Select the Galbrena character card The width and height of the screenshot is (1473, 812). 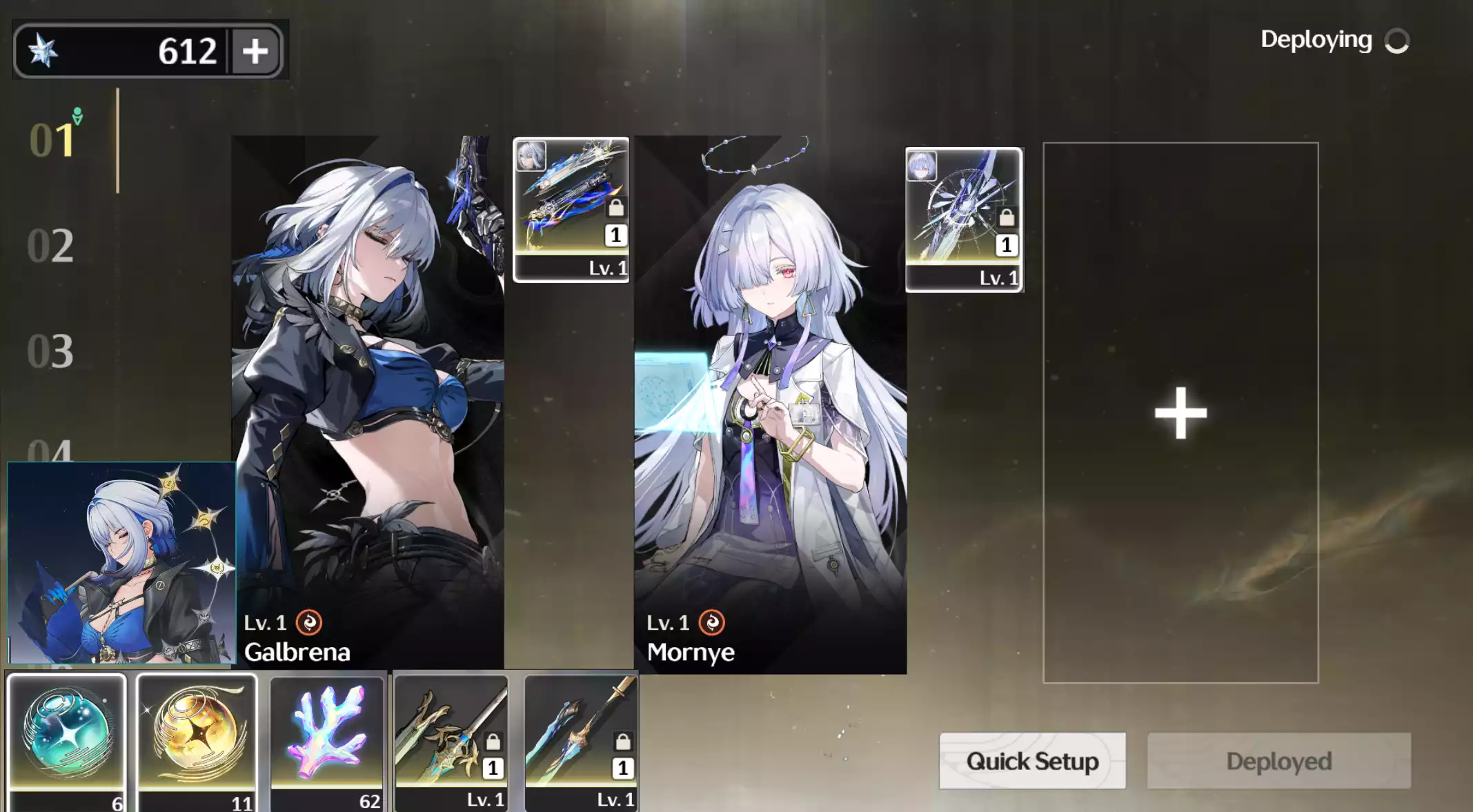[367, 400]
